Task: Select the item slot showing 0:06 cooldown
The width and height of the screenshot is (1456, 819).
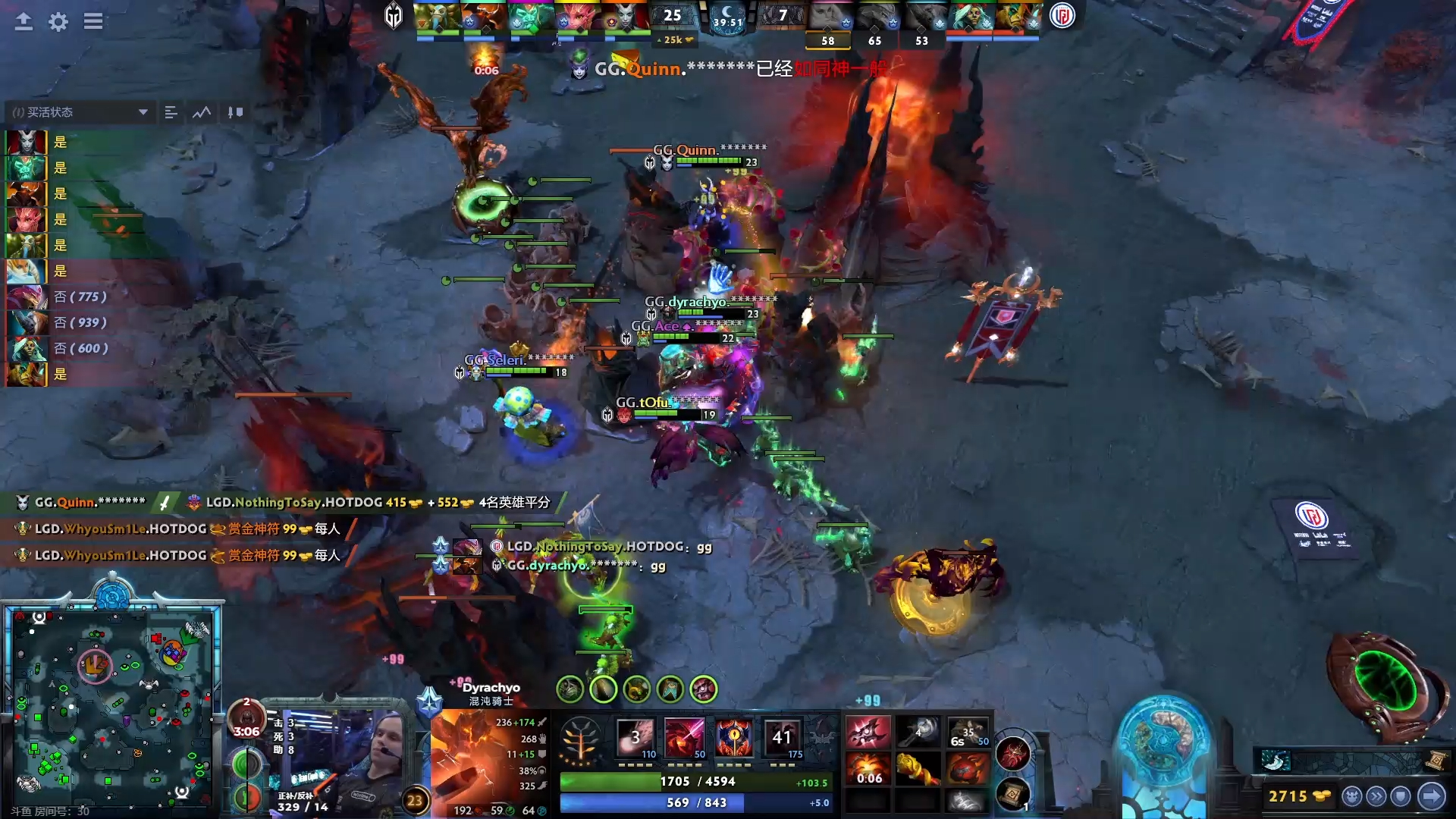Action: [868, 769]
